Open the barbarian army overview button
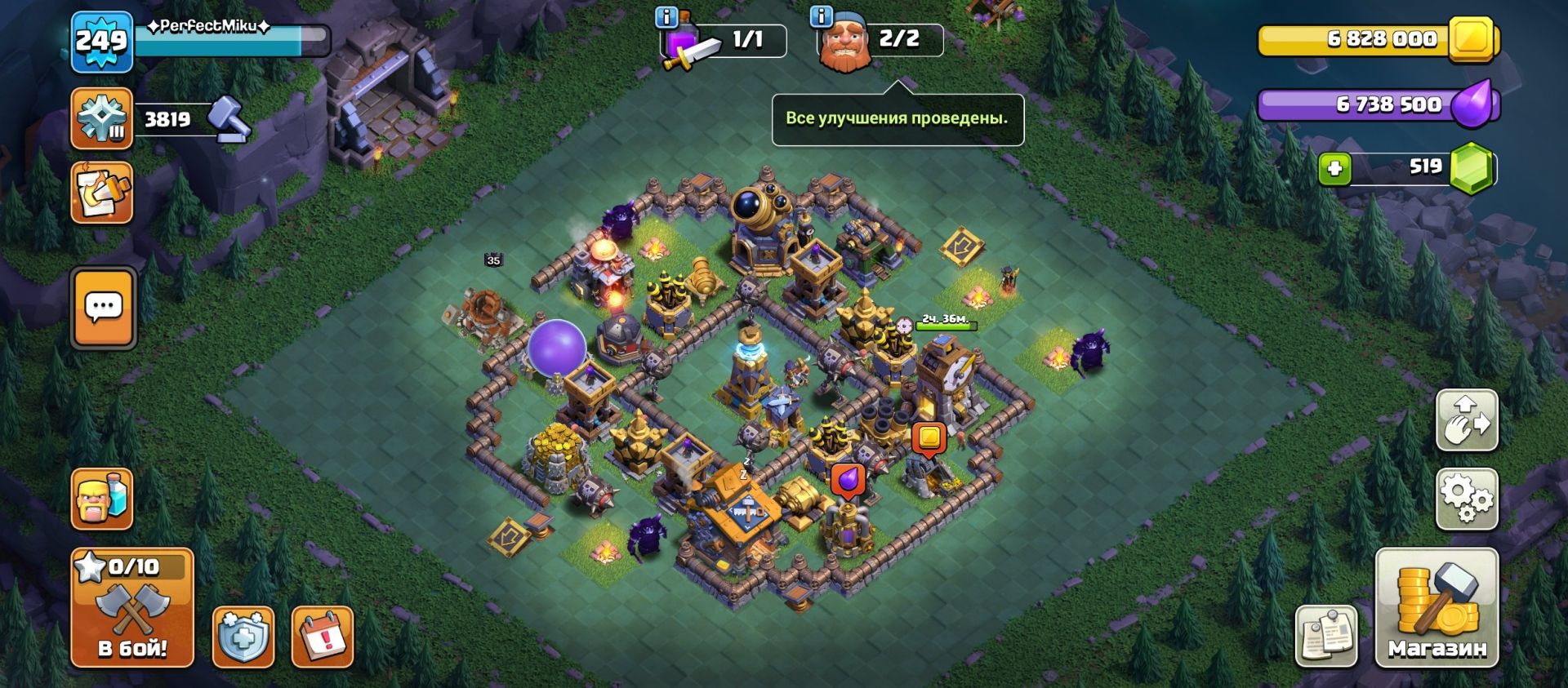 click(x=102, y=499)
